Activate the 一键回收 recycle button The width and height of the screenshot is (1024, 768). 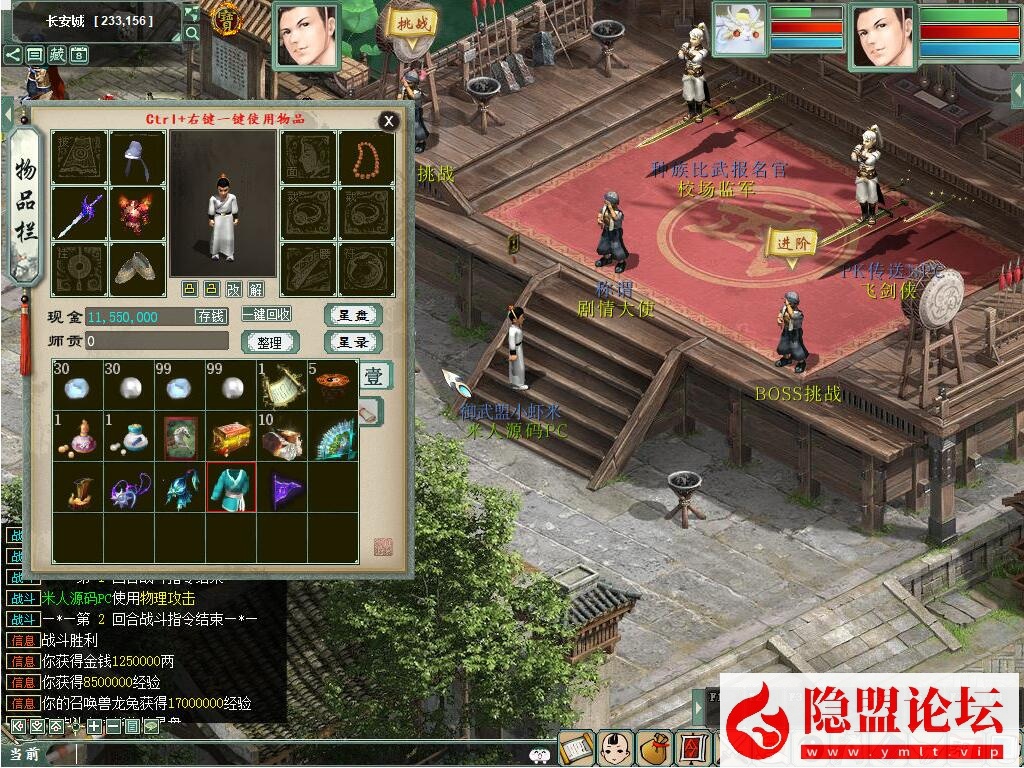pos(266,314)
